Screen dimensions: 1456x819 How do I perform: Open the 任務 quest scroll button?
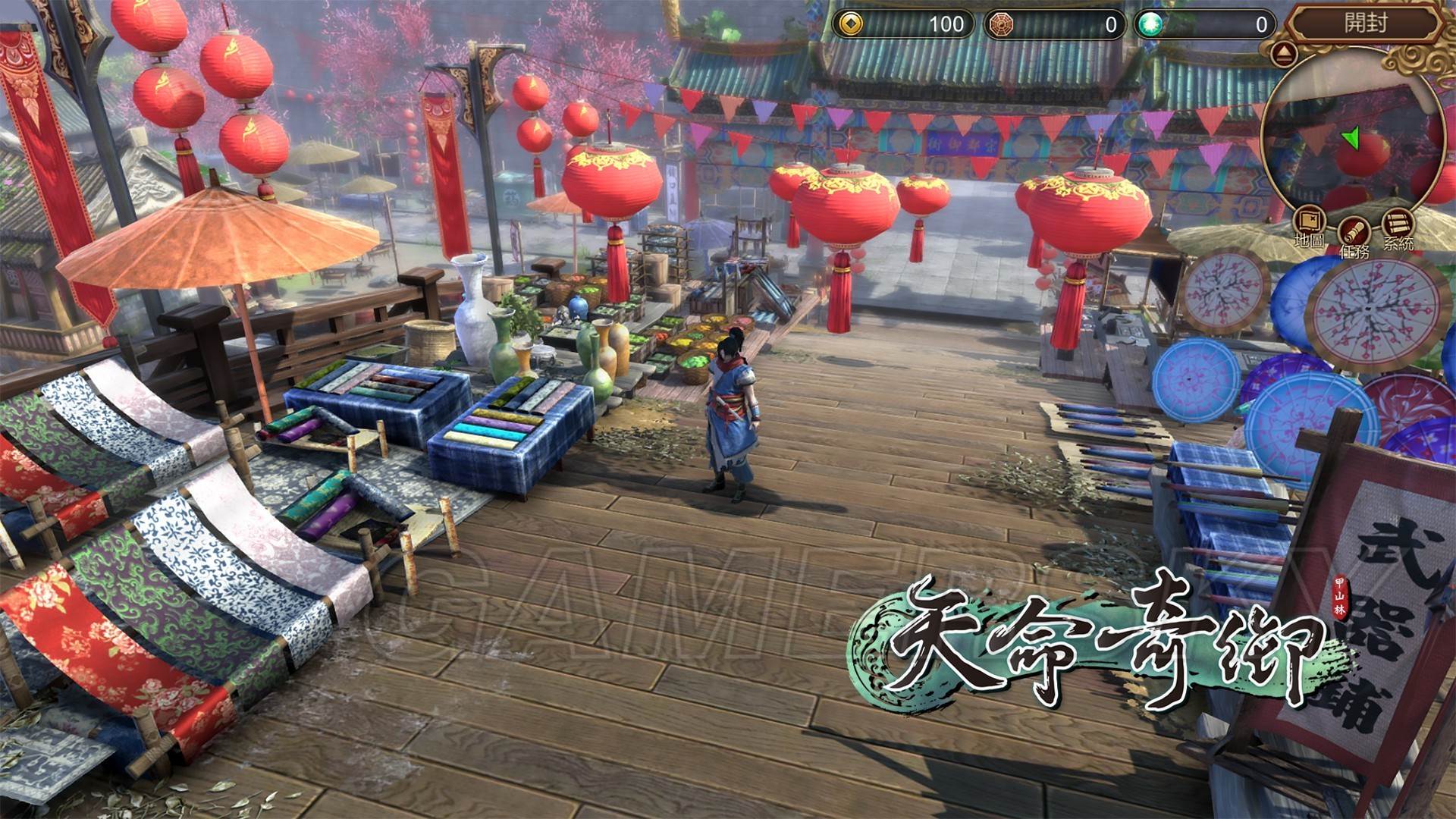click(1353, 230)
